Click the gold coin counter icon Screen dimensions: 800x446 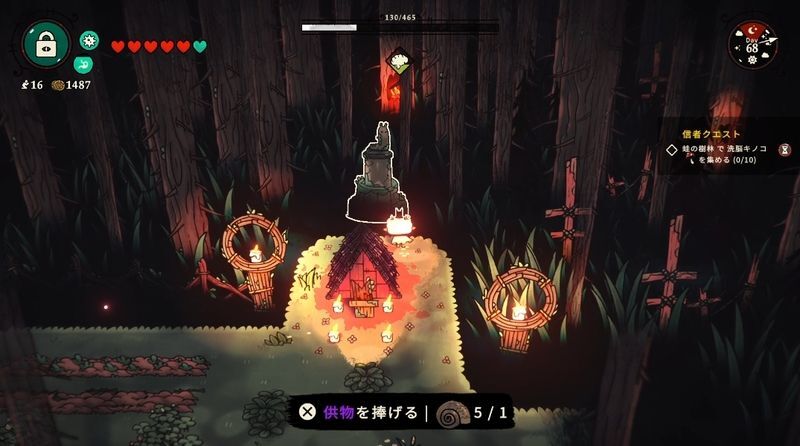tap(58, 86)
